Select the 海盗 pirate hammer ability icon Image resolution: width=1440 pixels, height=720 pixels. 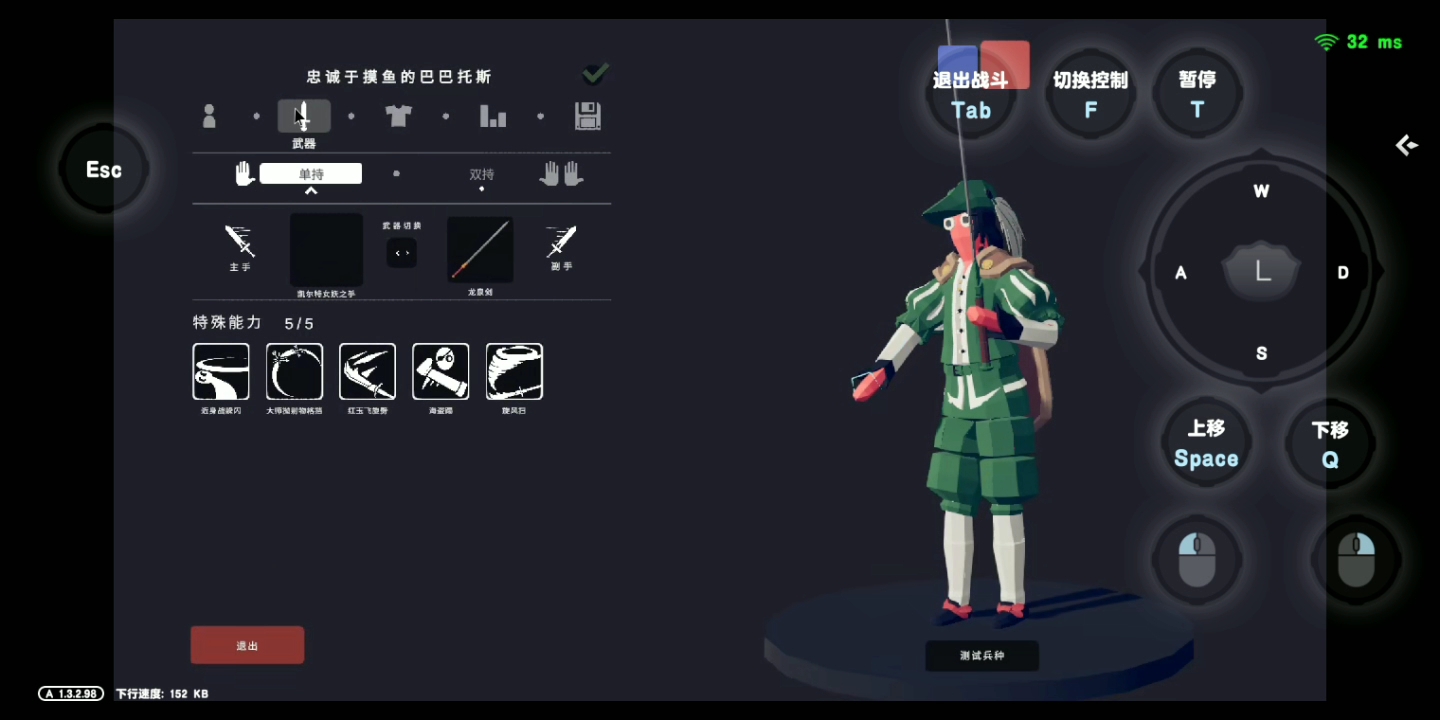coord(440,370)
